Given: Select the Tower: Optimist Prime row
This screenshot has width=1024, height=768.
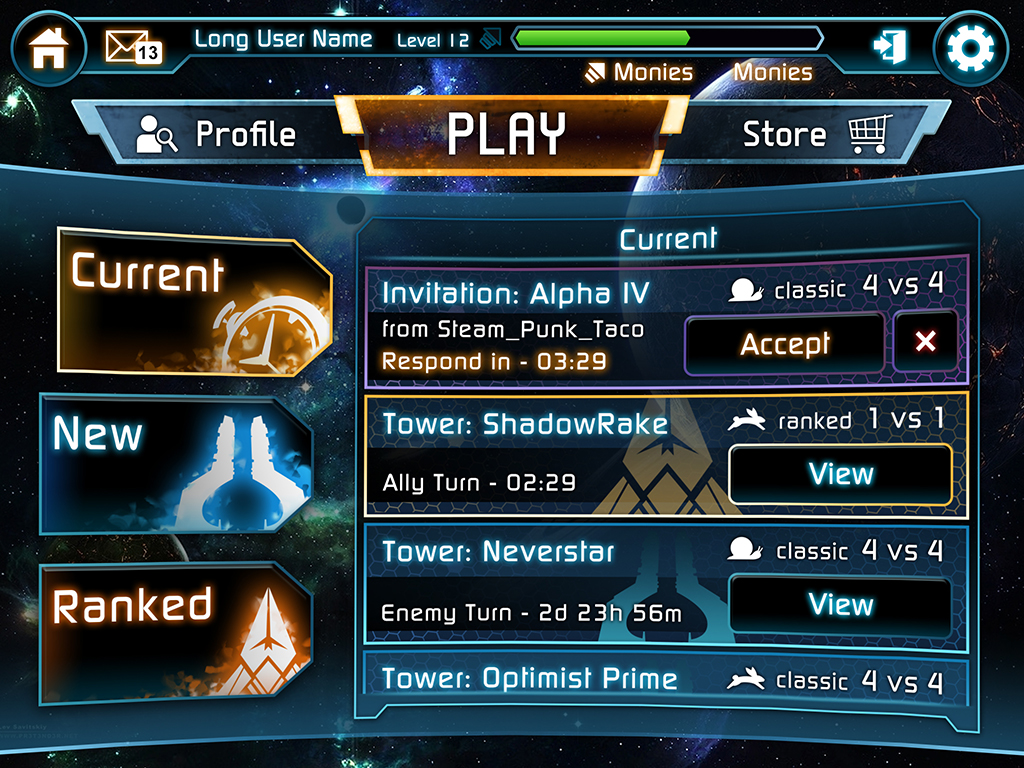Looking at the screenshot, I should pyautogui.click(x=666, y=679).
